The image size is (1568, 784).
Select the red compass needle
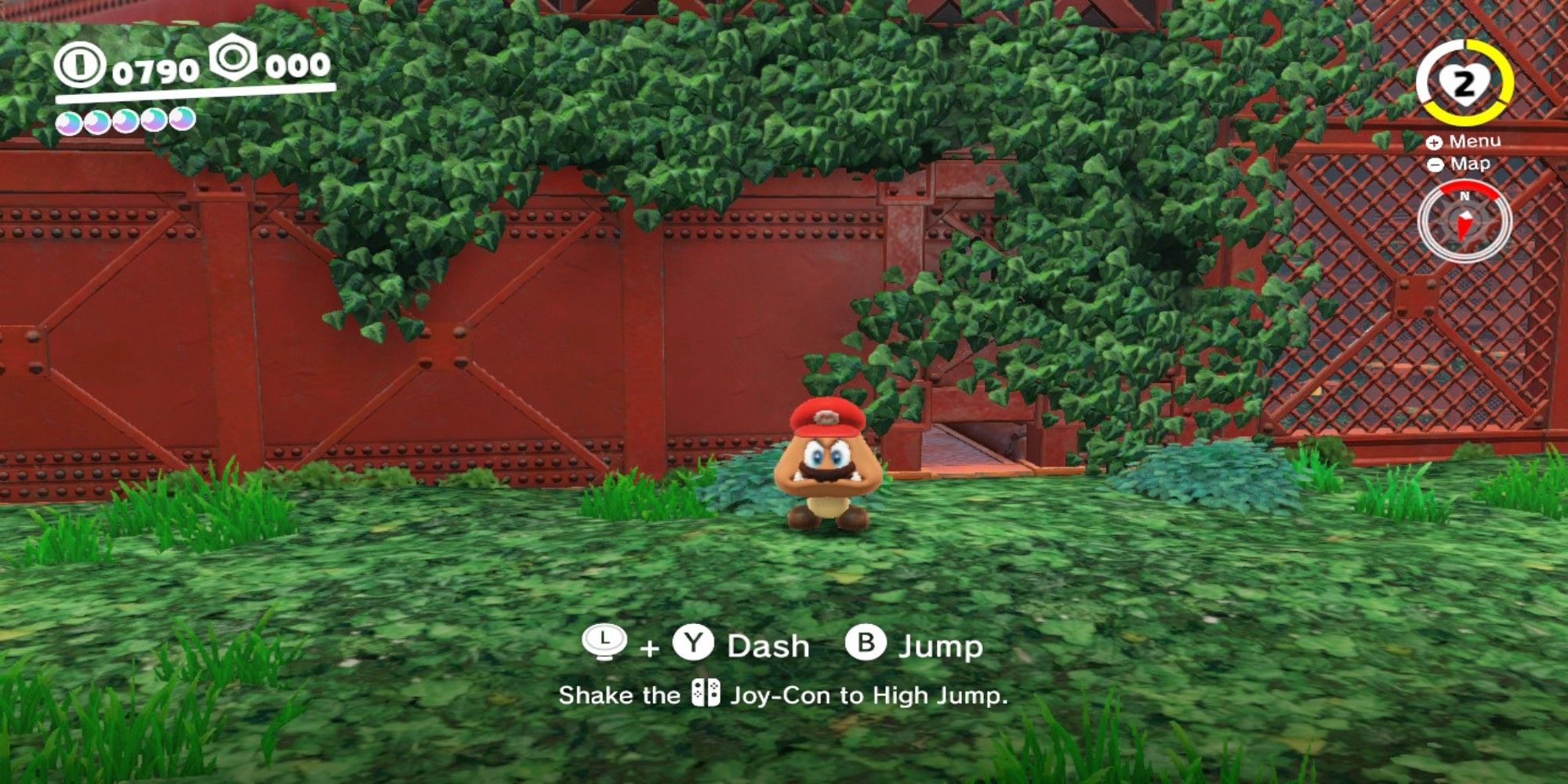pyautogui.click(x=1465, y=225)
